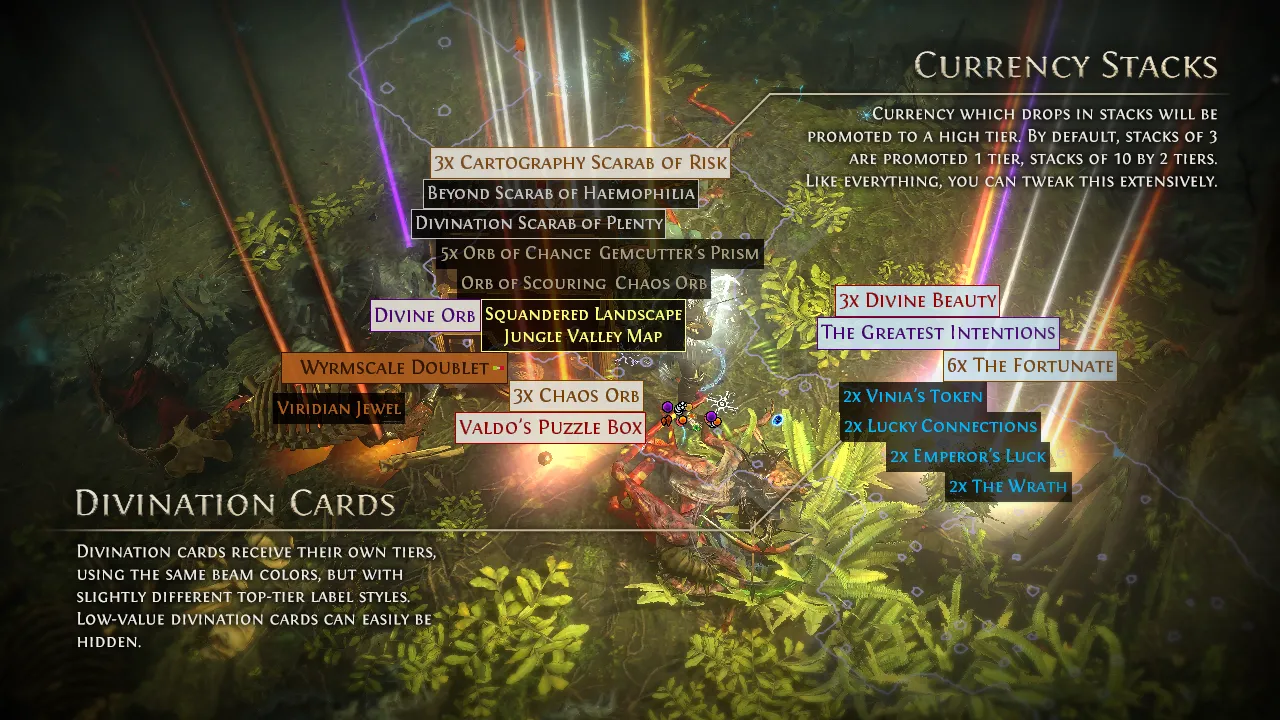
Task: Pick up the 3x Divine Beauty cards
Action: [x=917, y=300]
